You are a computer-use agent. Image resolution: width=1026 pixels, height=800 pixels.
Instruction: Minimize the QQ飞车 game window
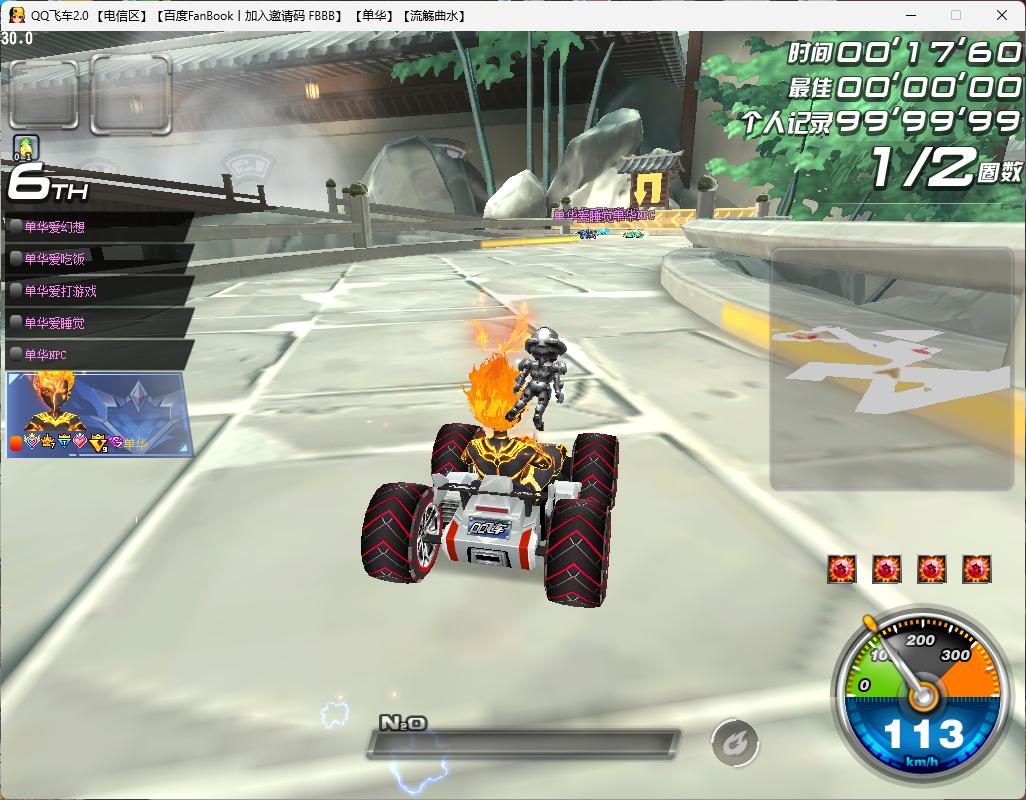pos(911,16)
